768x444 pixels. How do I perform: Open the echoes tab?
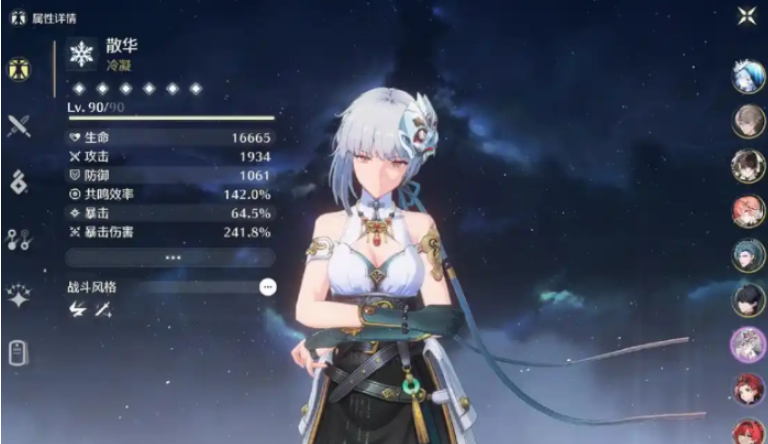coord(18,182)
